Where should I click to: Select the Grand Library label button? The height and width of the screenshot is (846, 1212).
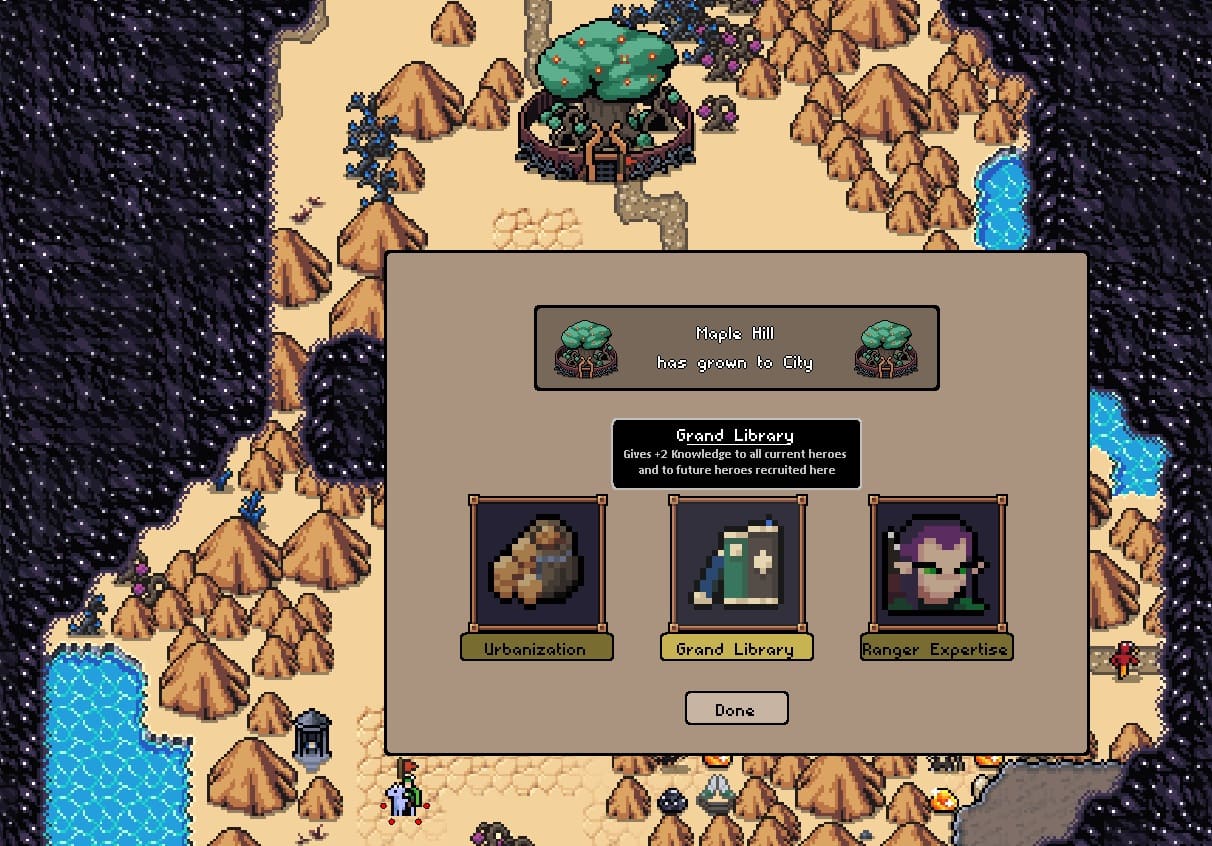[x=736, y=648]
